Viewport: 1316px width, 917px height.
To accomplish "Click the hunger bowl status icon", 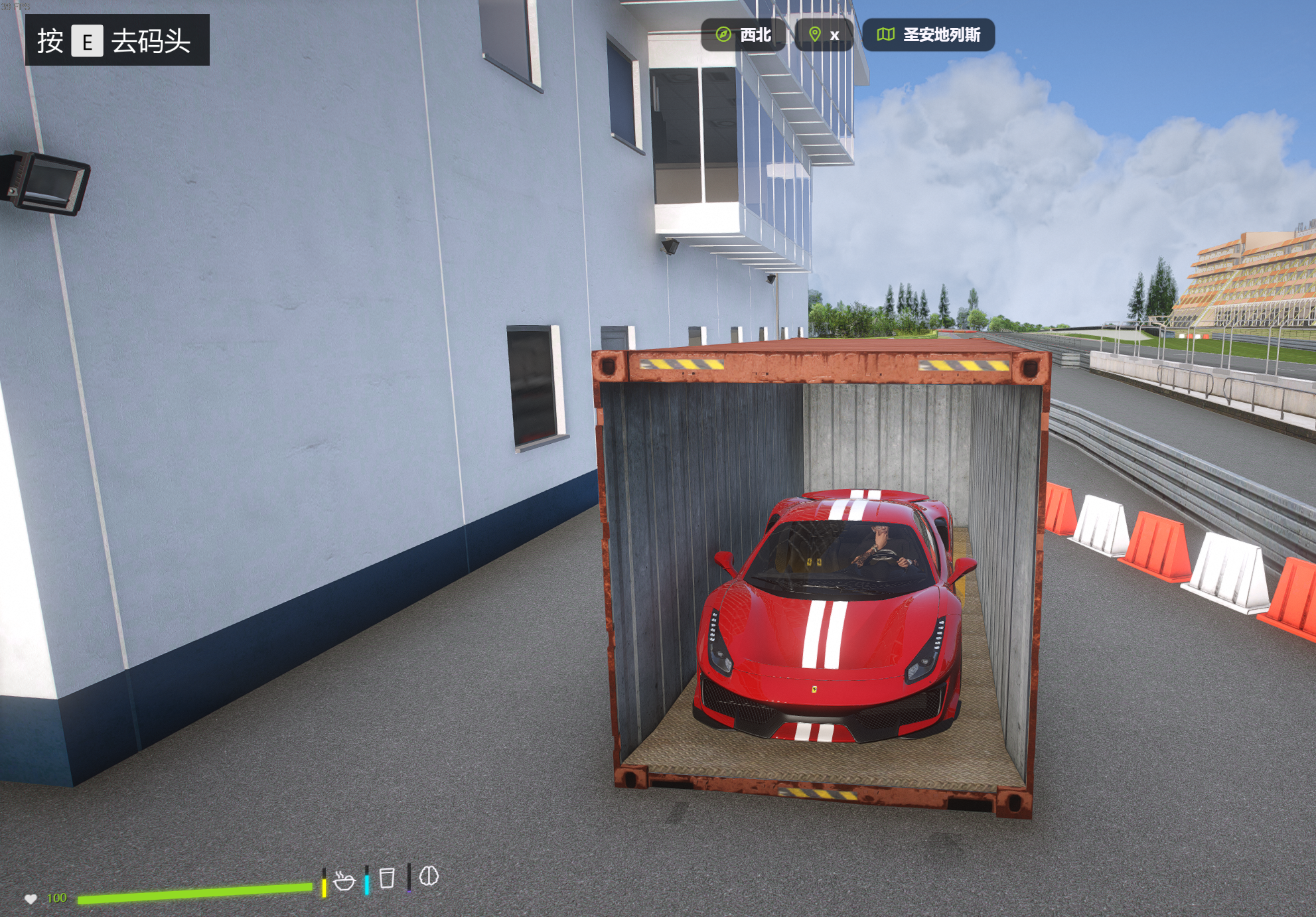I will 344,881.
